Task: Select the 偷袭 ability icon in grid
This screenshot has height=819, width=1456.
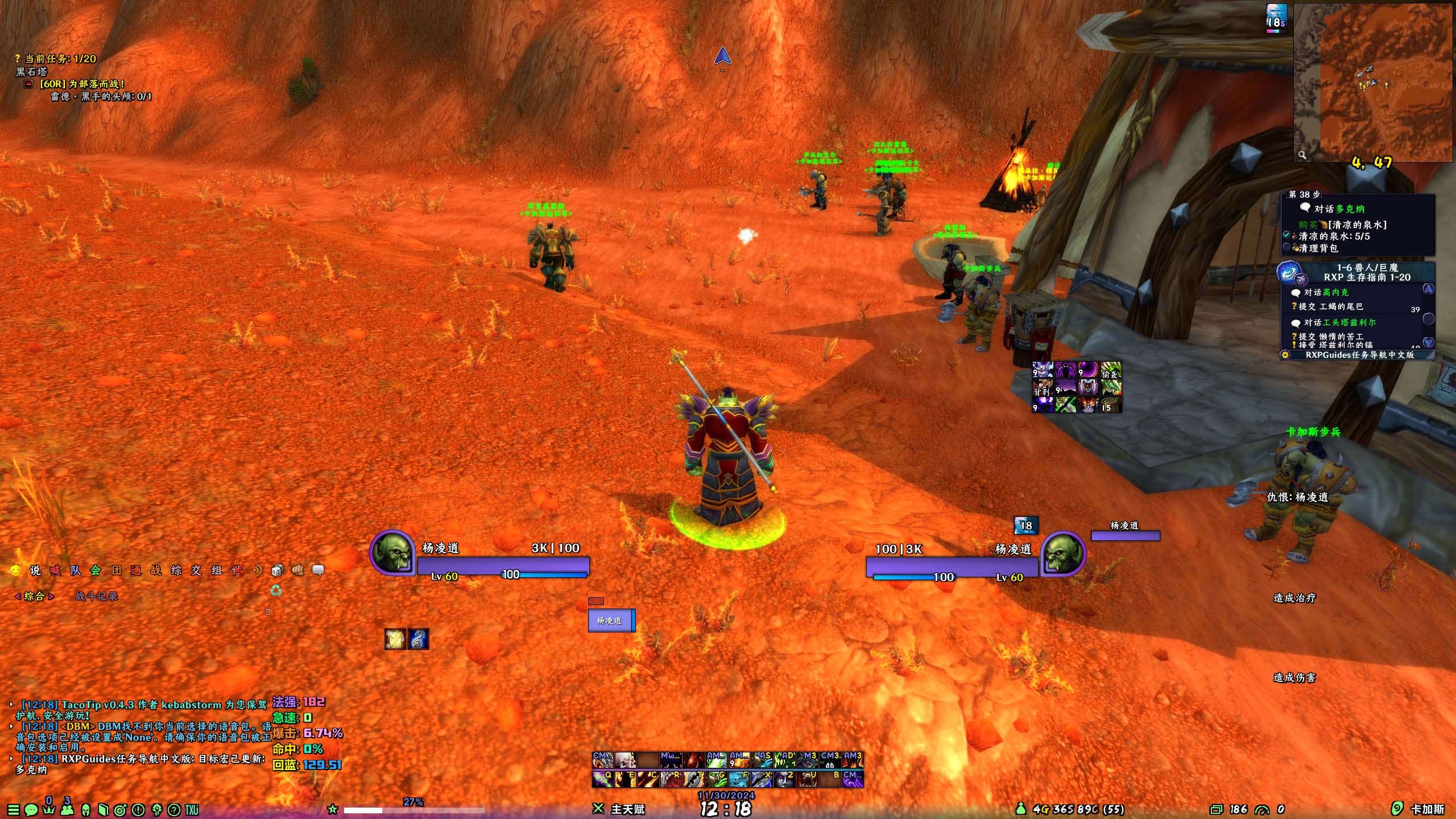Action: (x=1111, y=371)
